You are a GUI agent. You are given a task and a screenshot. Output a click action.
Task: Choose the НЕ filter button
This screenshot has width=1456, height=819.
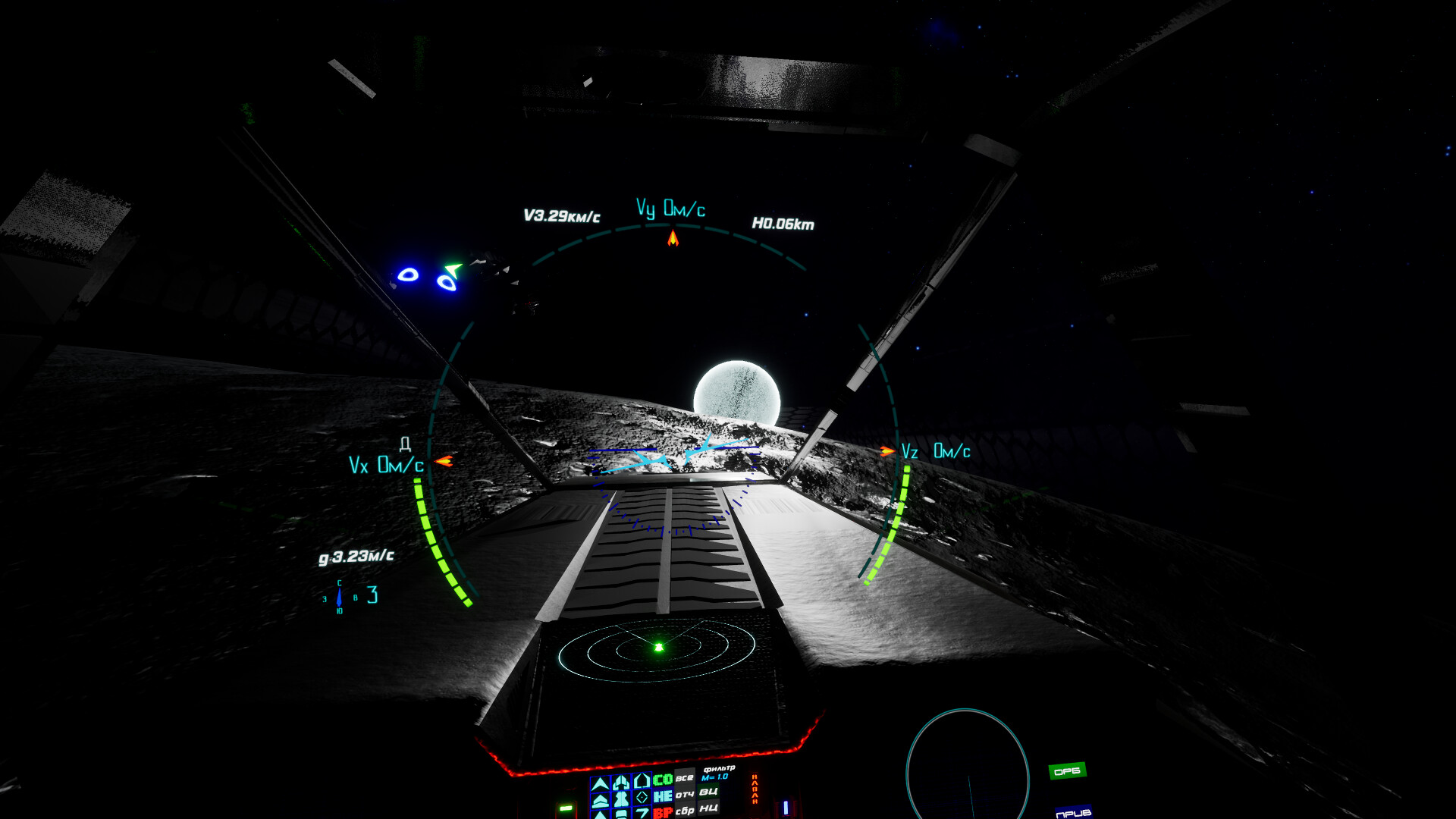click(663, 796)
